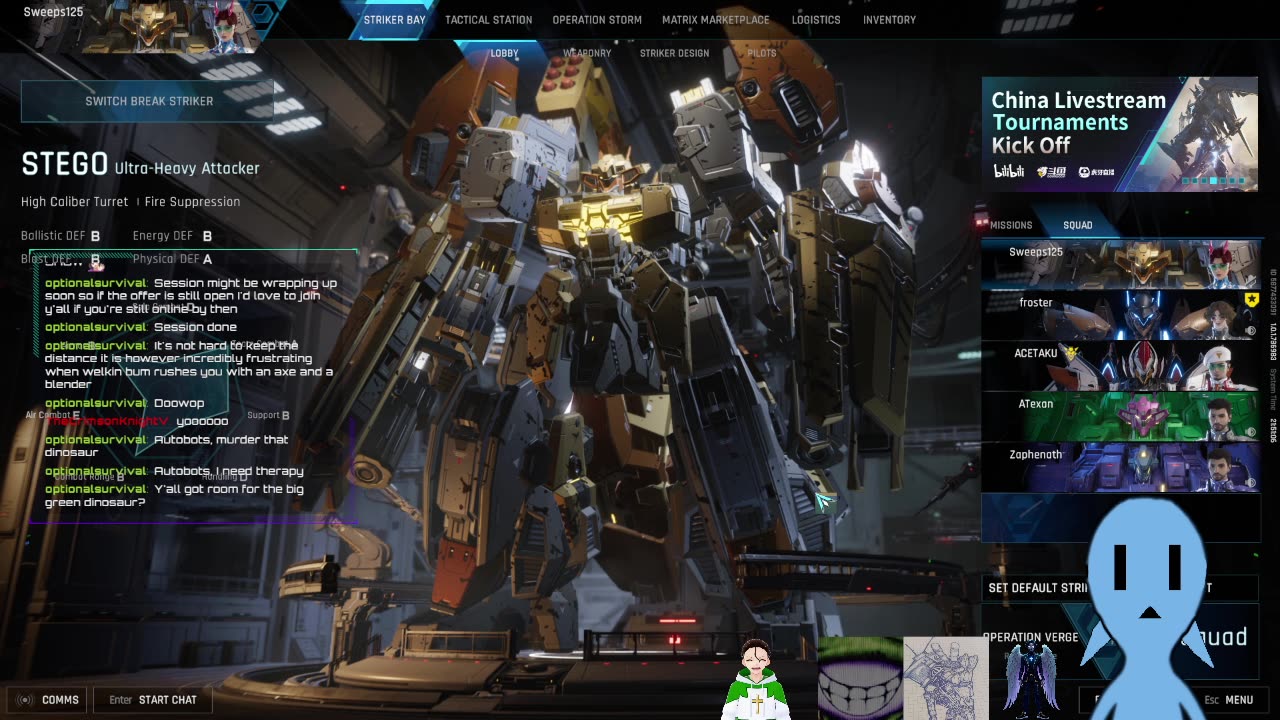
Task: Switch to Tactical Station tab
Action: click(x=488, y=20)
